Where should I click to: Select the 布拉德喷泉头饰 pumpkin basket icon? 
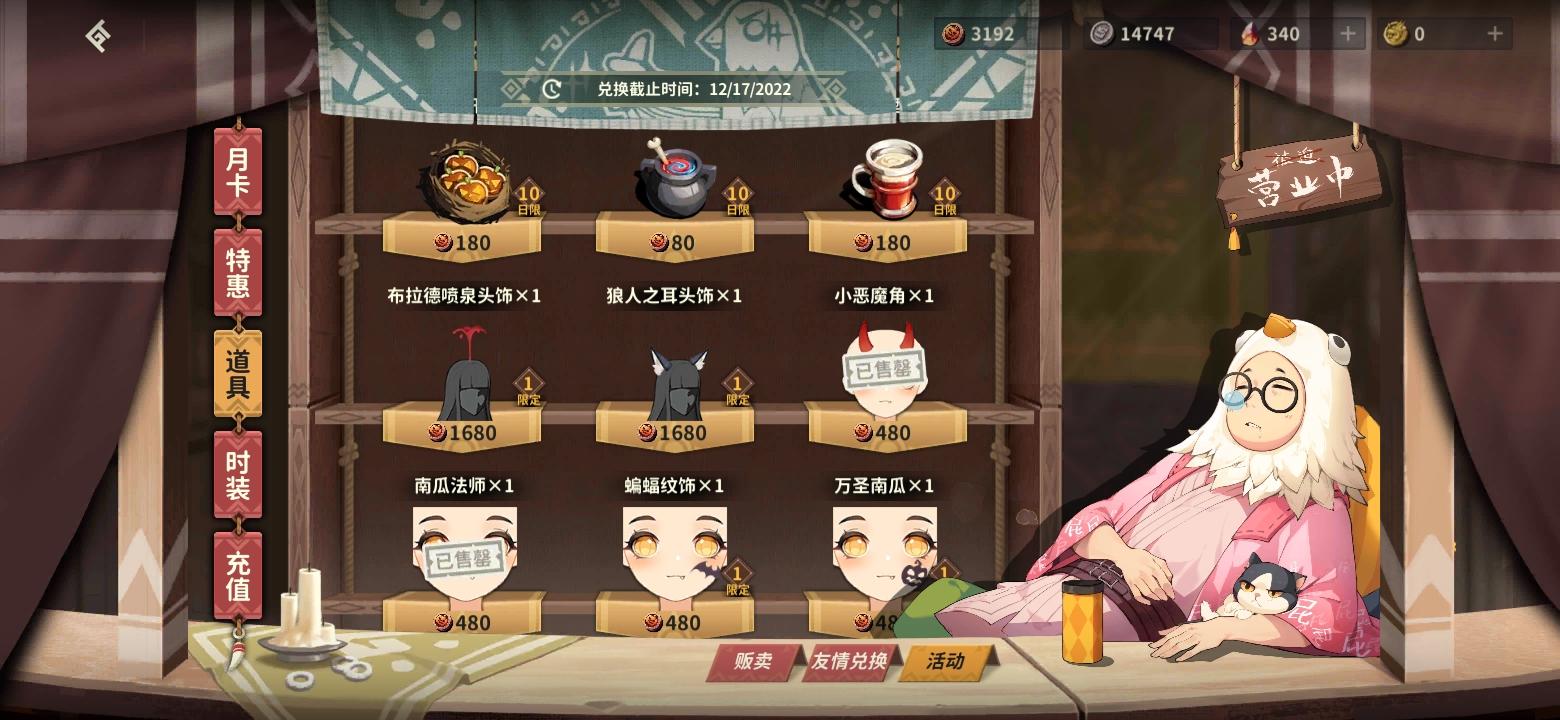tap(460, 180)
